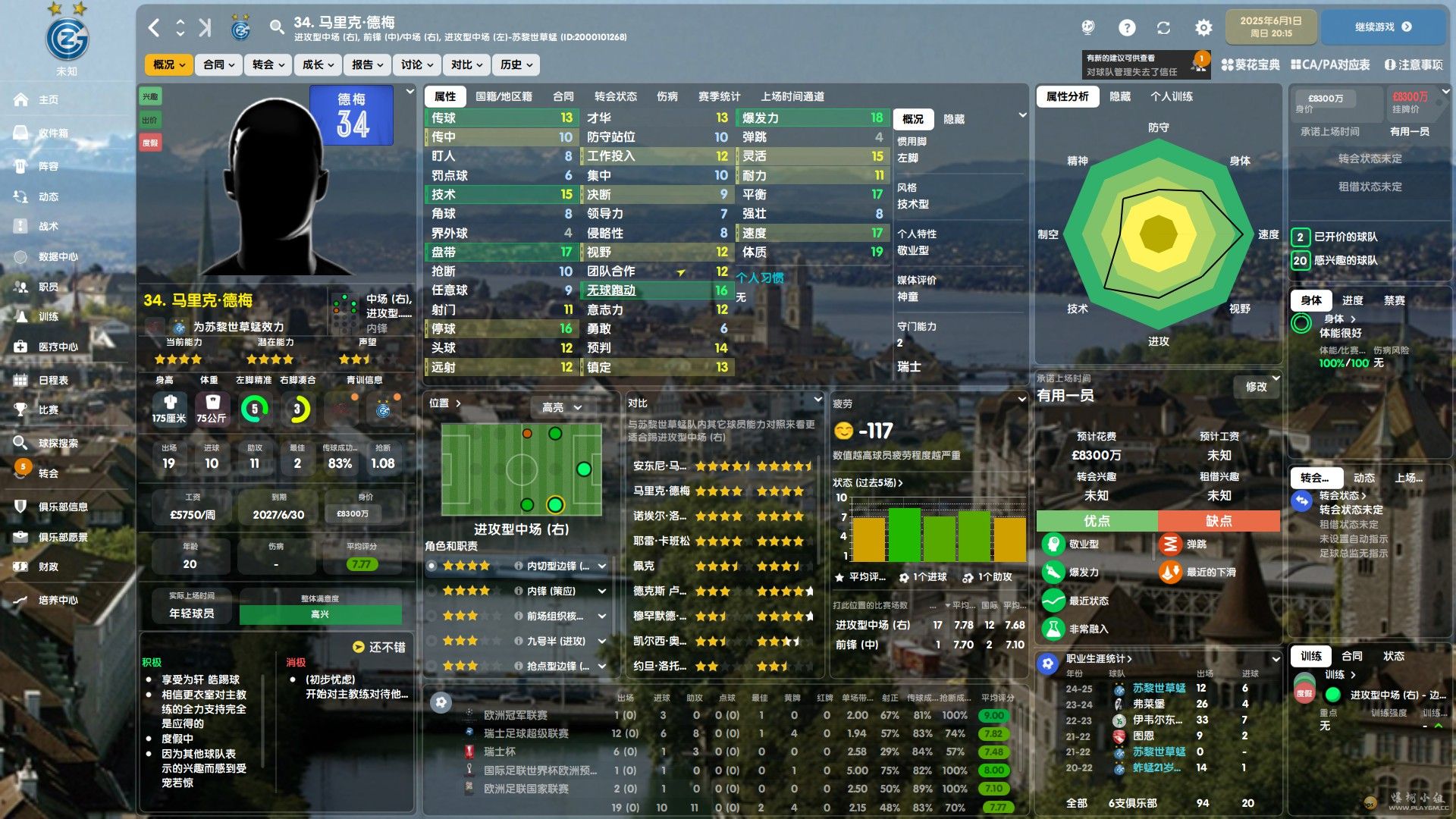Screen dimensions: 1456x819
Task: Open 战术 from the sidebar
Action: pyautogui.click(x=49, y=226)
